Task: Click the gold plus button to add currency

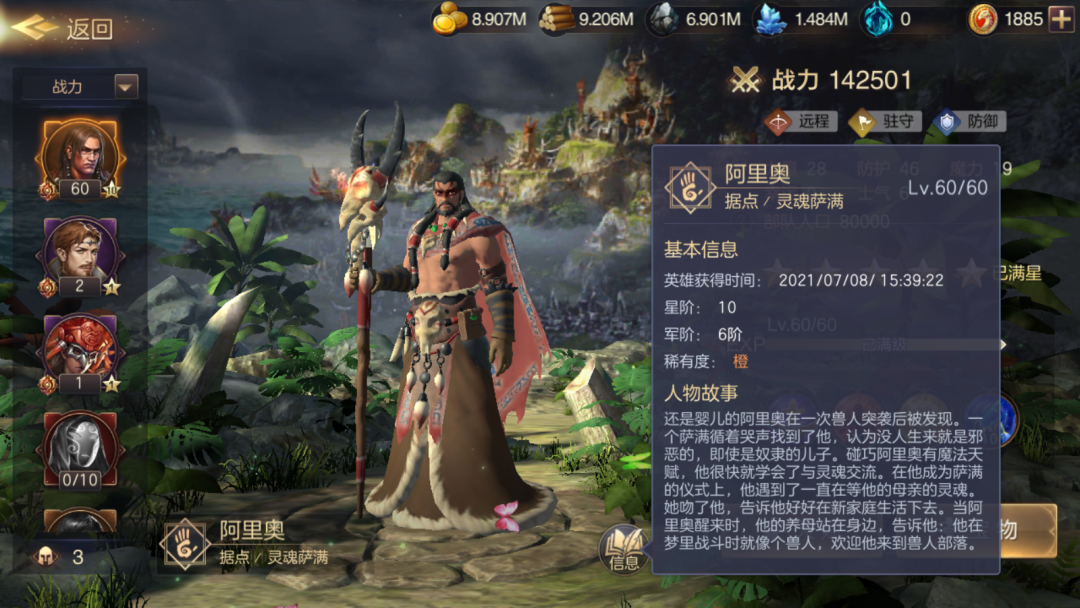Action: click(x=1060, y=18)
